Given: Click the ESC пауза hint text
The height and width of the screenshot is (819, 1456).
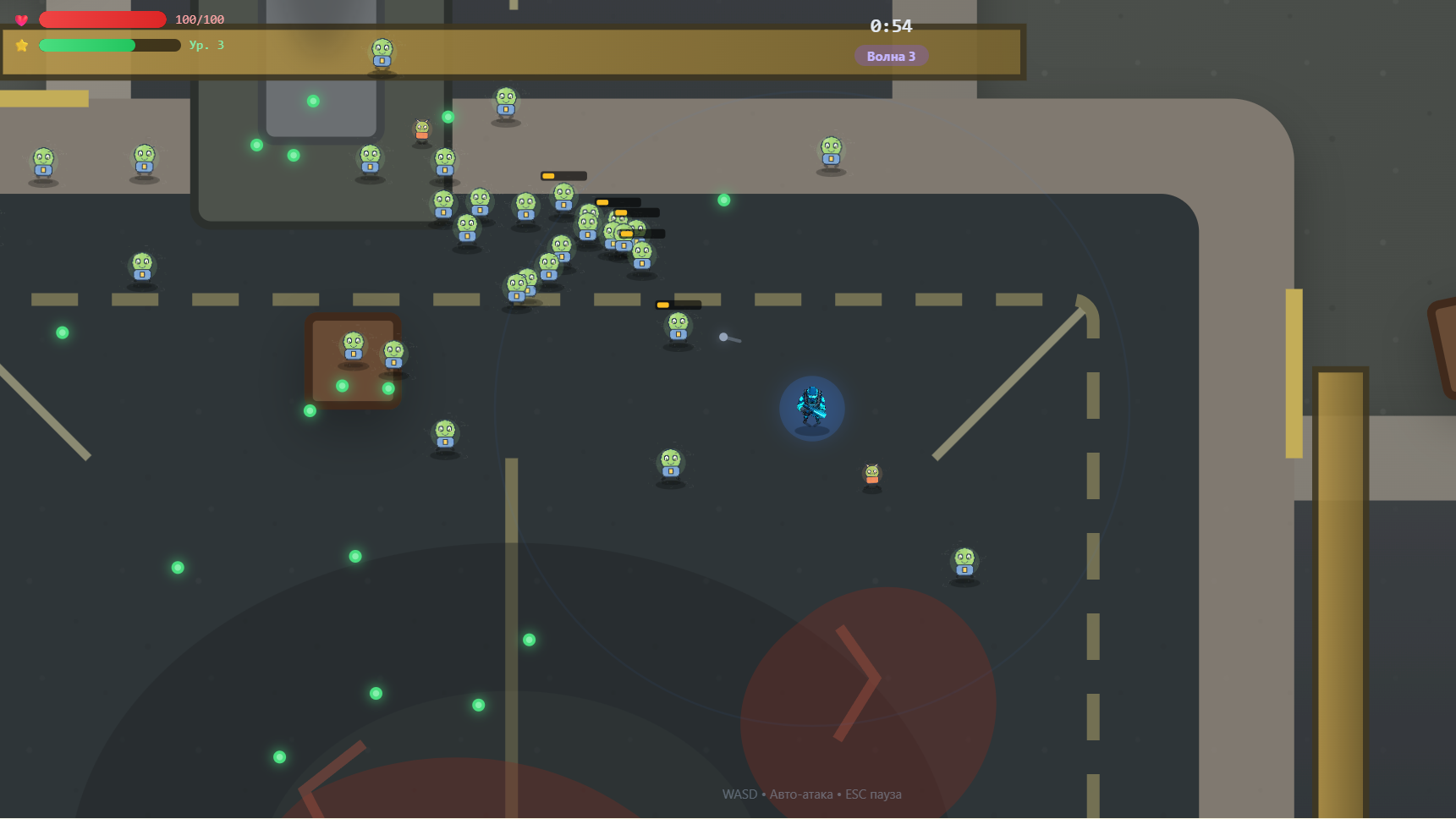Looking at the screenshot, I should click(873, 794).
